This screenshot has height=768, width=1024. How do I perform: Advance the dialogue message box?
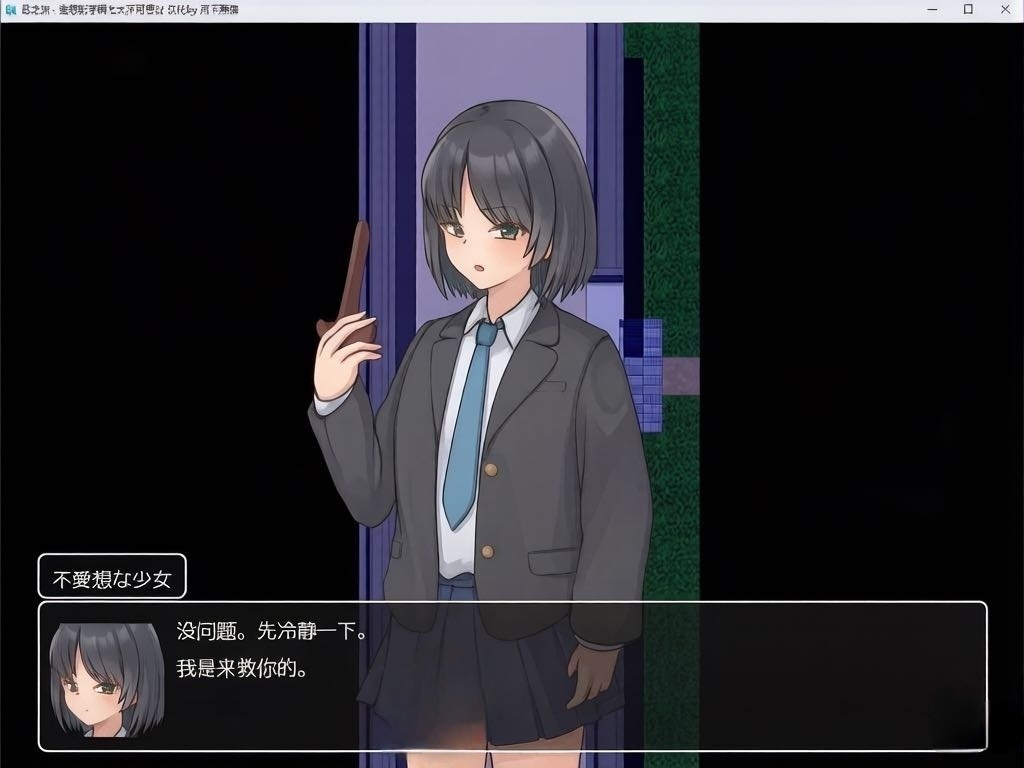point(512,676)
